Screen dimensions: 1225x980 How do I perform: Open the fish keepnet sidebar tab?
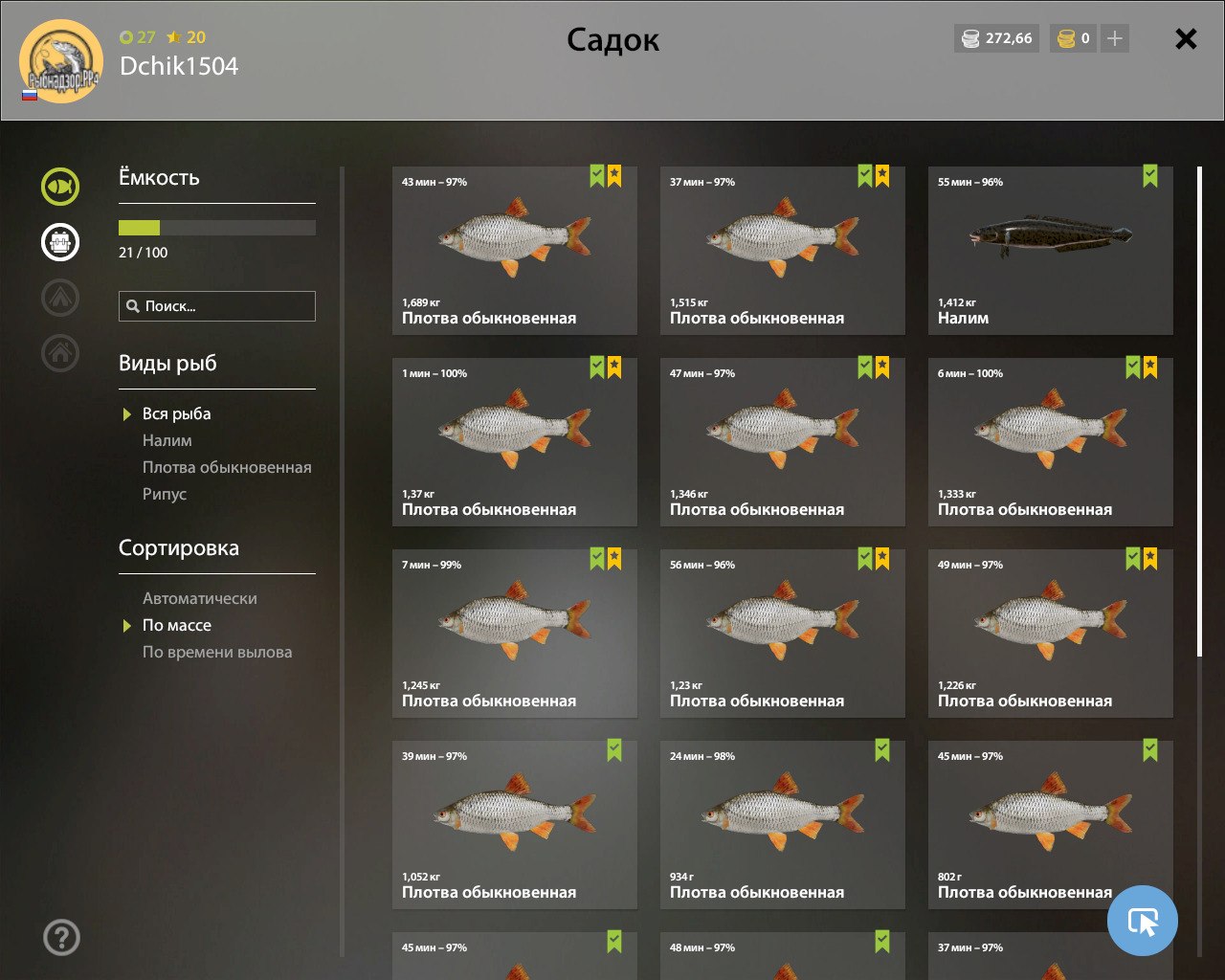[x=60, y=186]
